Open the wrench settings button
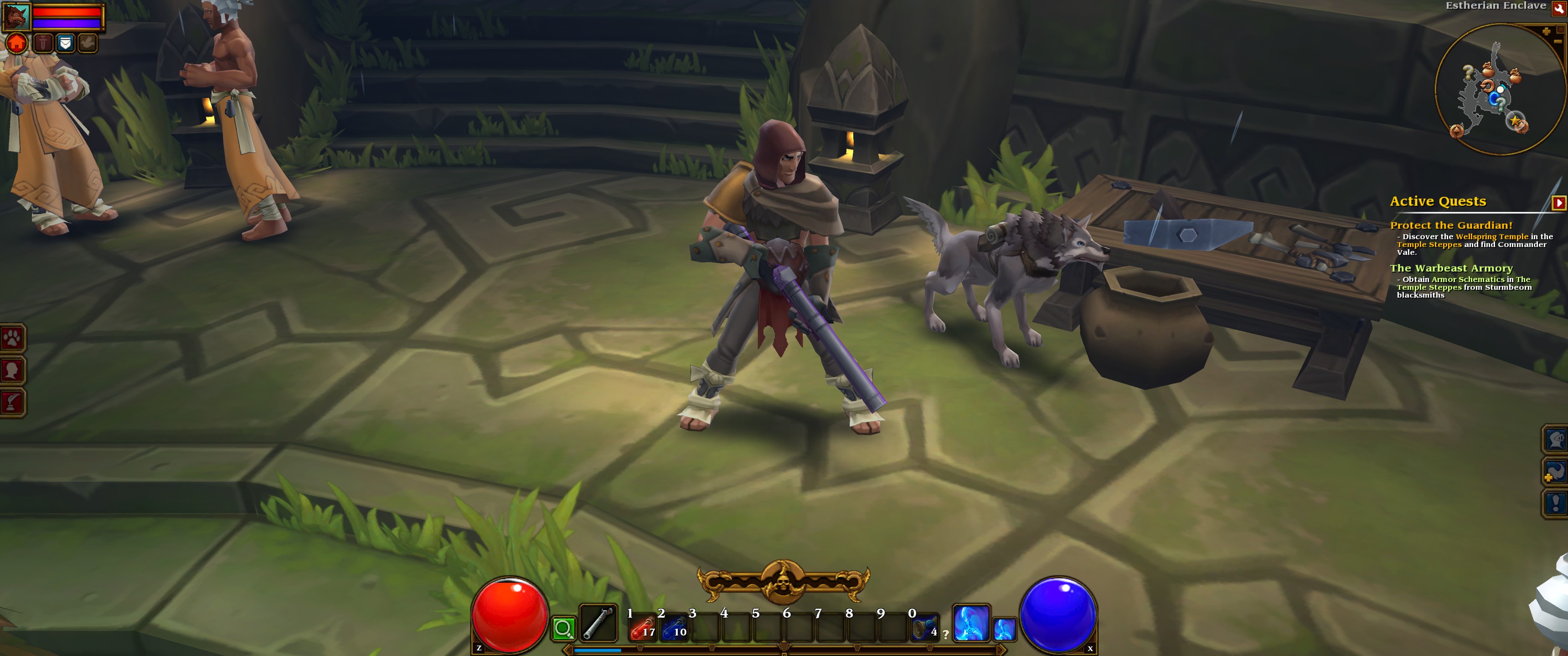1568x656 pixels. pyautogui.click(x=1558, y=8)
